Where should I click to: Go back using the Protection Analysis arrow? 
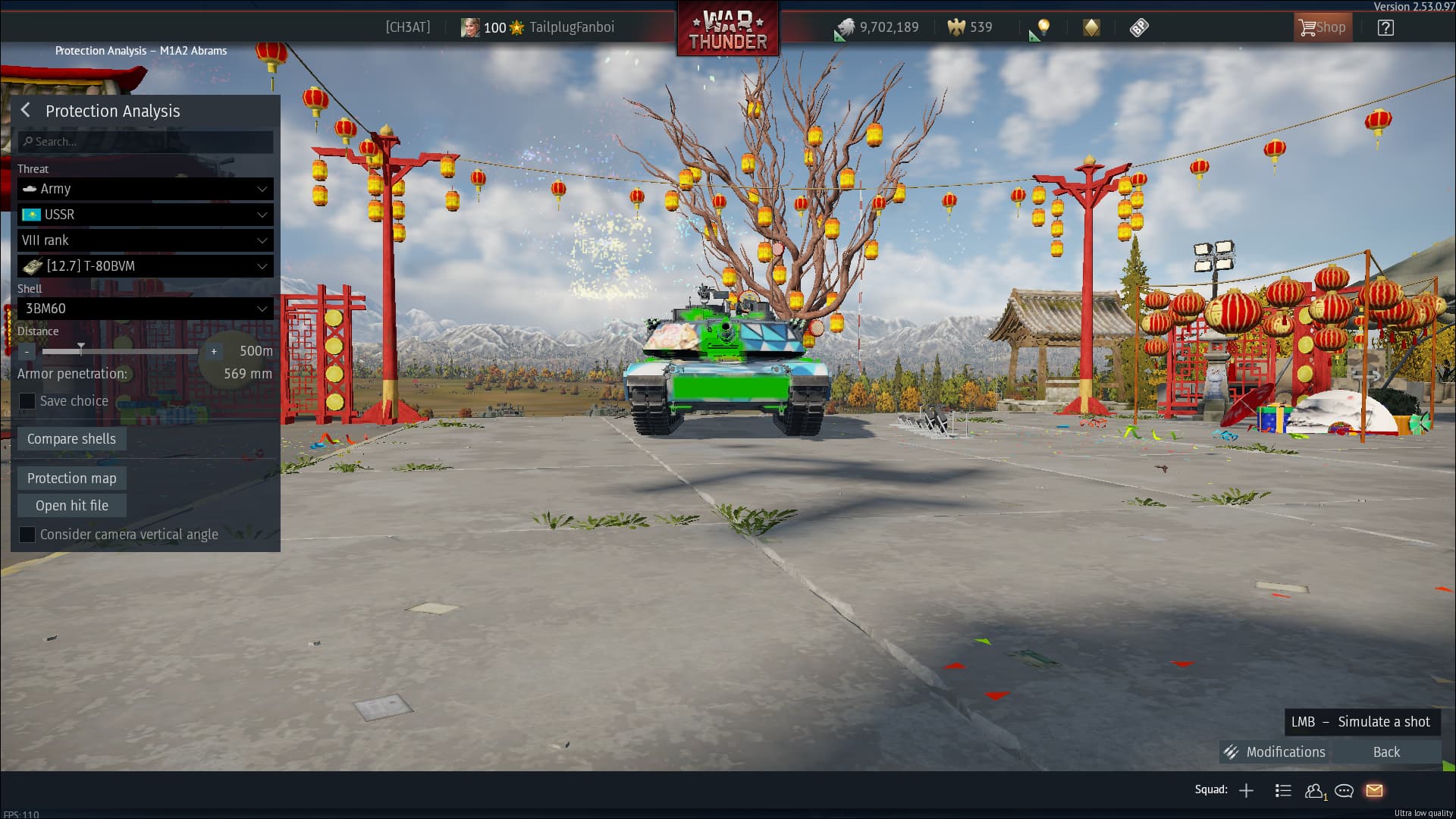pos(26,111)
